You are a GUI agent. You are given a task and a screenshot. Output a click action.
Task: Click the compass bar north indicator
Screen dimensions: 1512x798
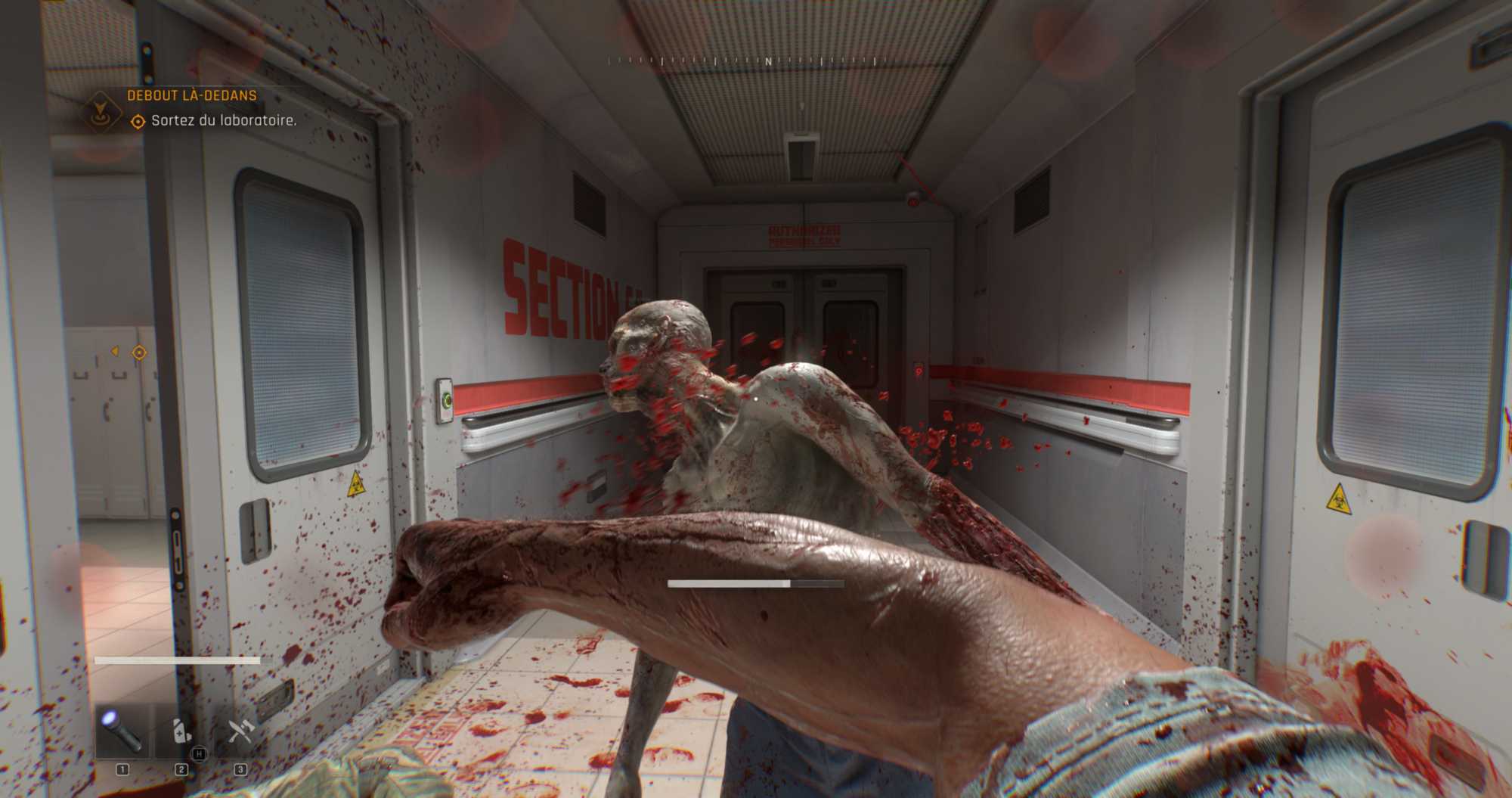[768, 61]
